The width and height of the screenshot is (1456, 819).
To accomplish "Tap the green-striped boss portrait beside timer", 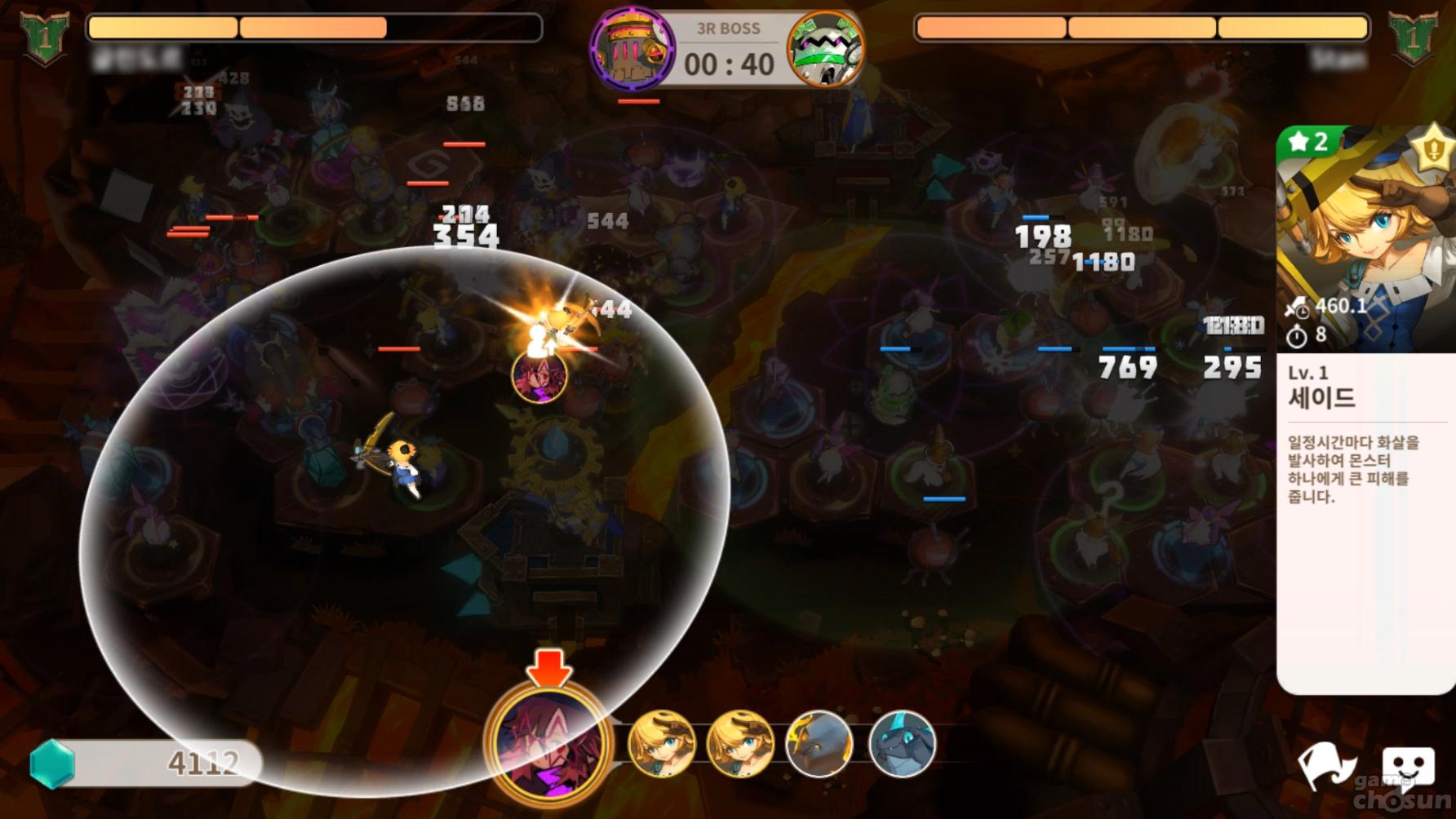I will pyautogui.click(x=825, y=49).
